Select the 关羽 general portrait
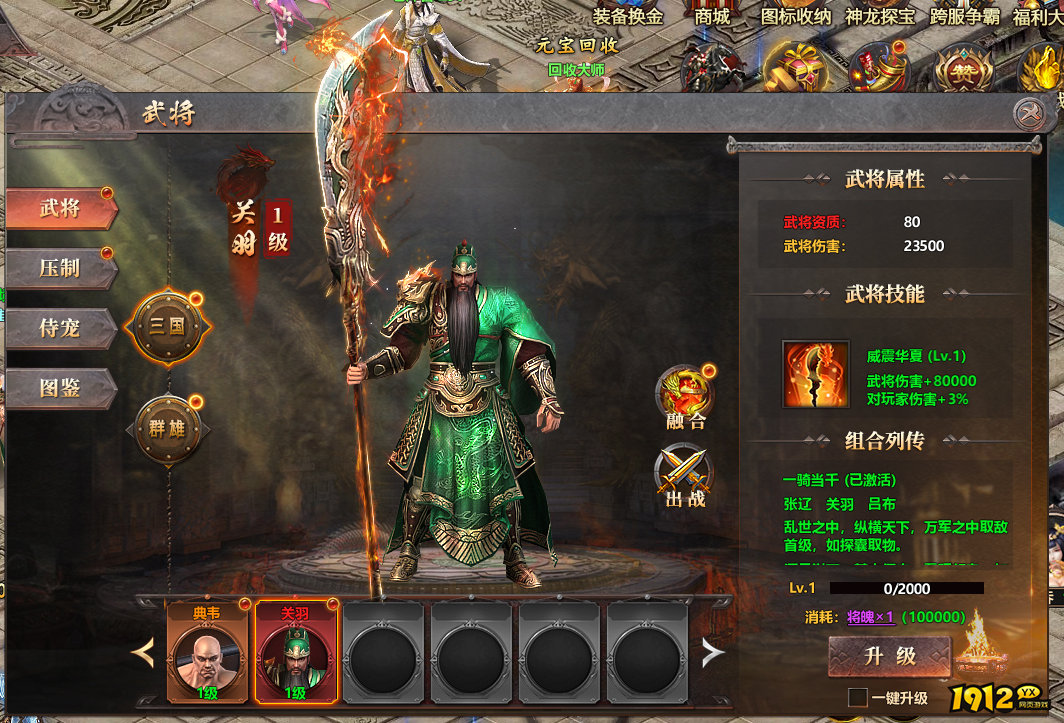Viewport: 1064px width, 723px height. point(294,651)
